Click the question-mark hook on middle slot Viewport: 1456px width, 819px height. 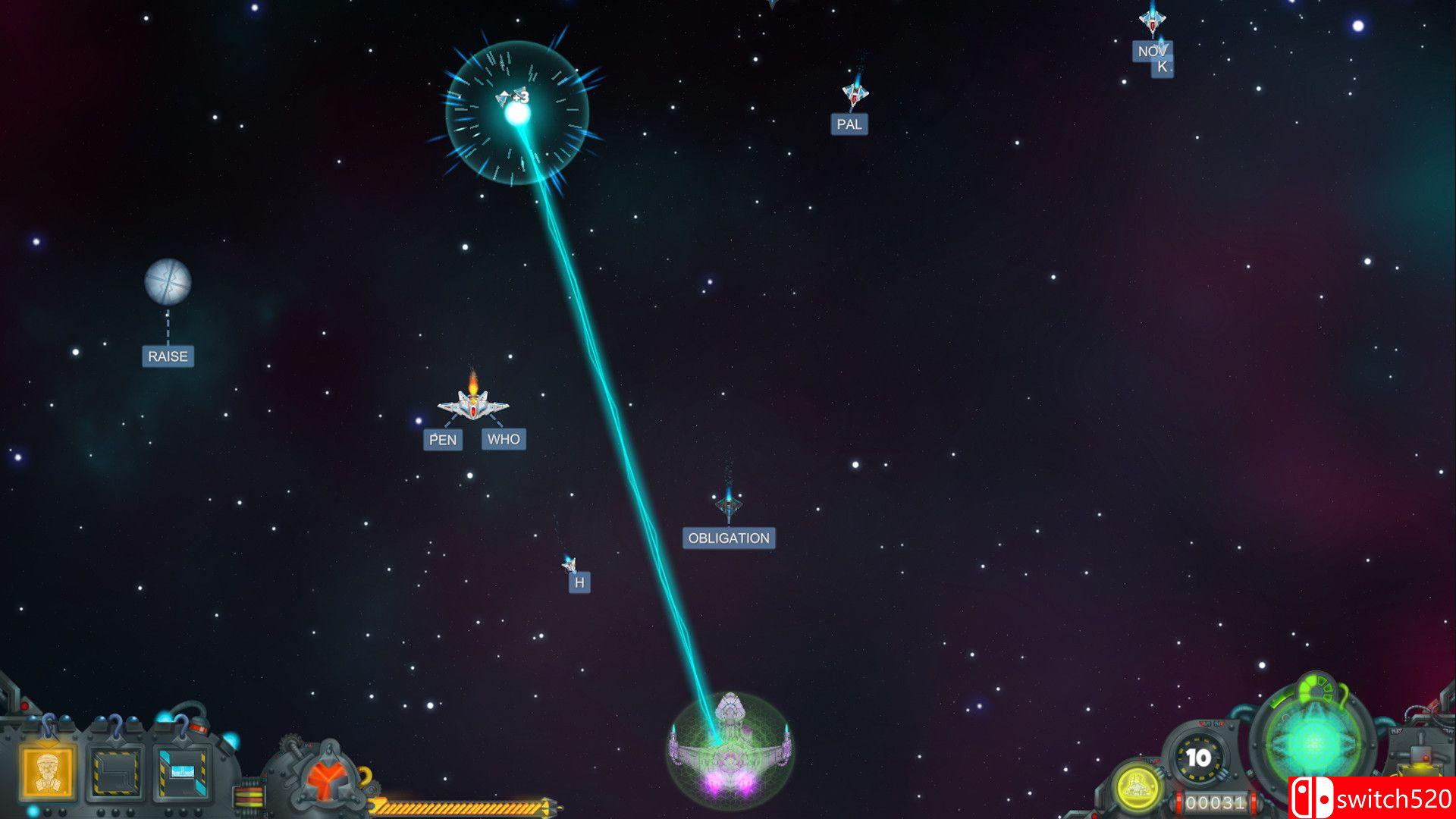(x=115, y=727)
